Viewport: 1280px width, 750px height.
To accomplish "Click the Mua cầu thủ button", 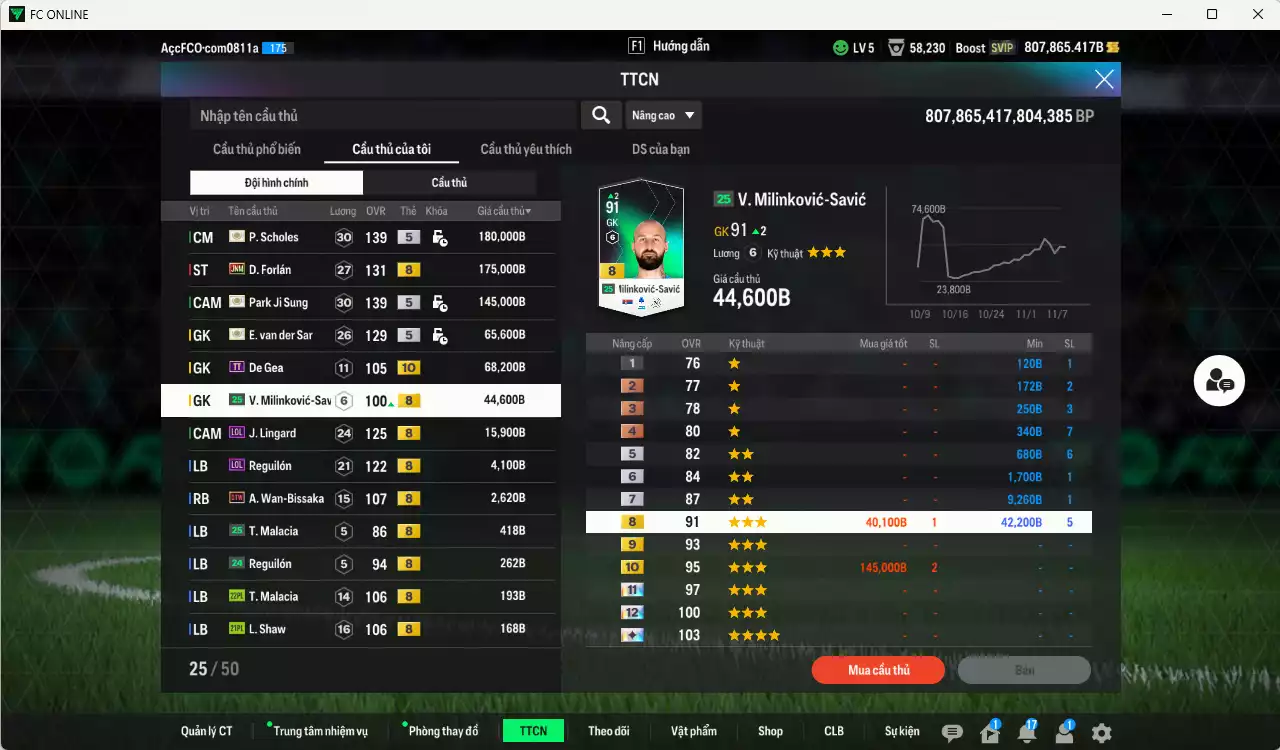I will (877, 670).
